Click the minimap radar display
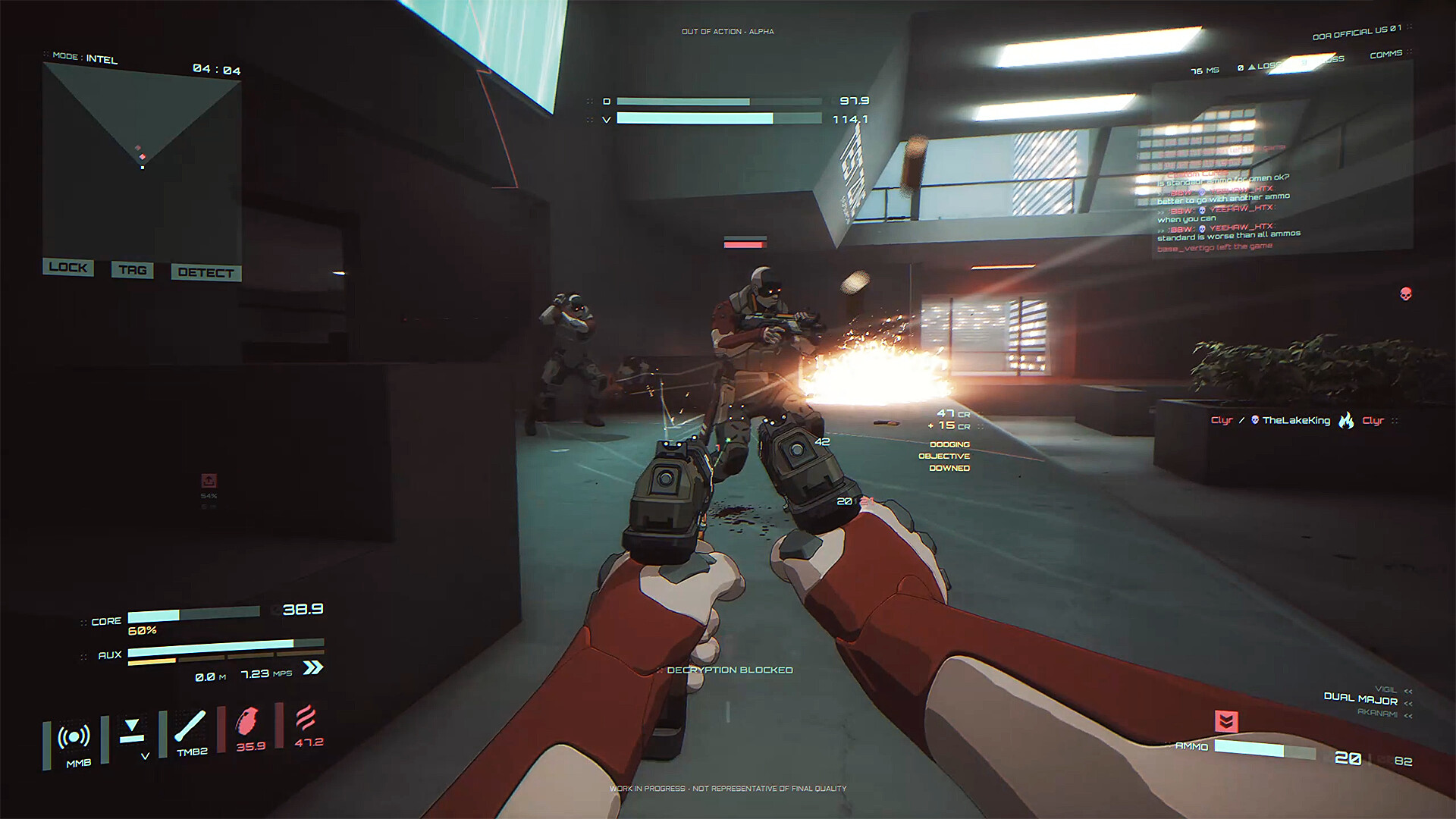1456x819 pixels. click(142, 159)
